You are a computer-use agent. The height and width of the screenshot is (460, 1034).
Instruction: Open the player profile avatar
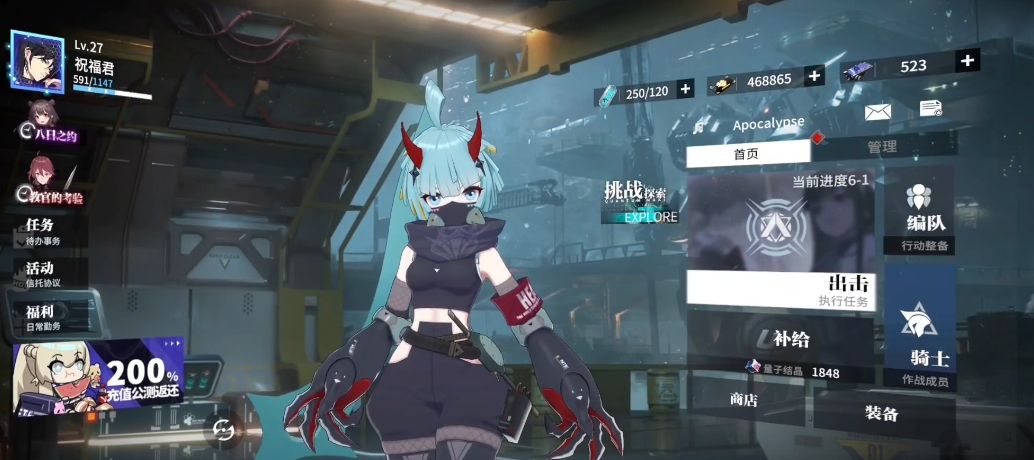[x=38, y=60]
